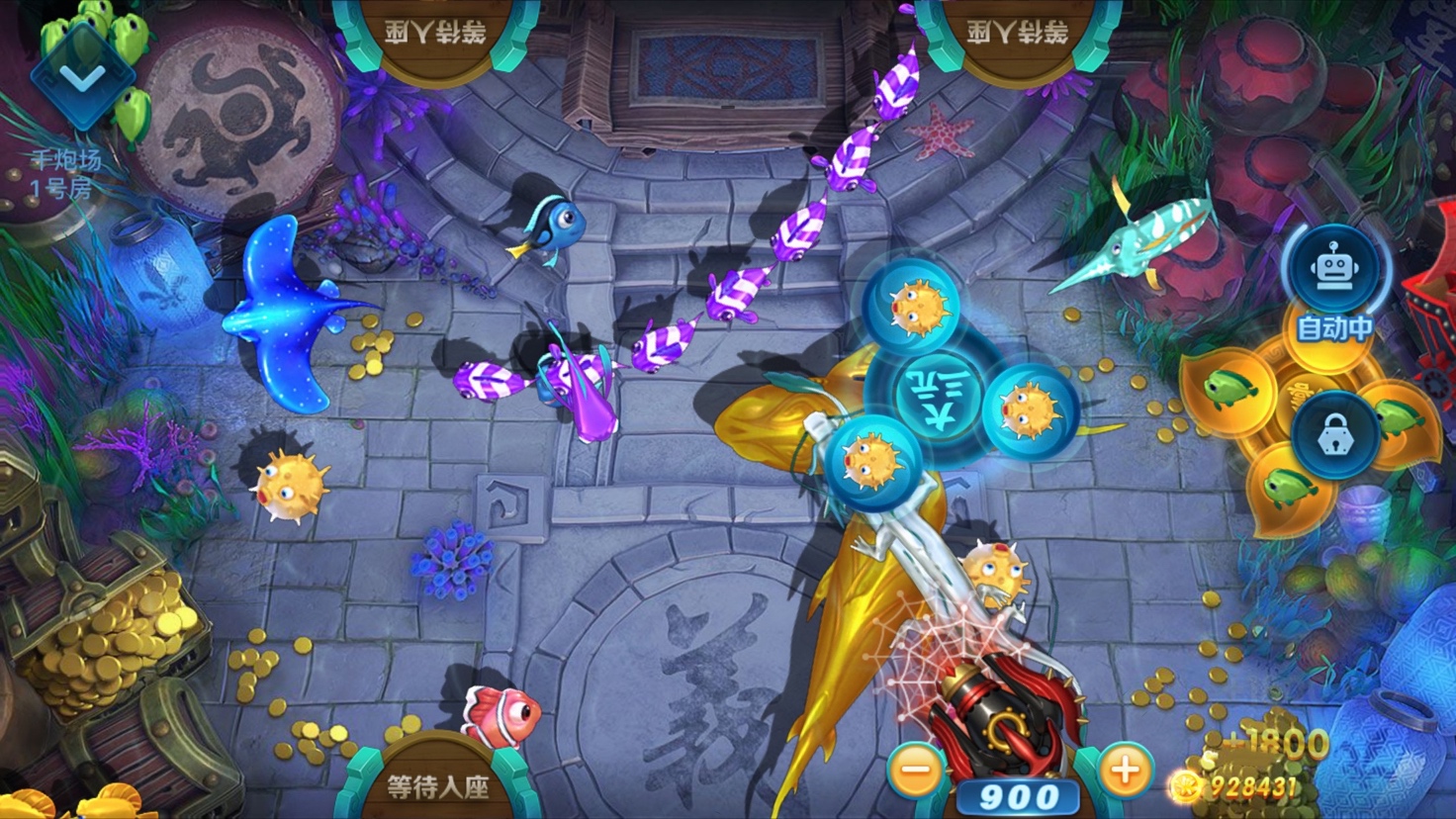Decrease cannon bet with the minus button
The height and width of the screenshot is (819, 1456).
[916, 770]
